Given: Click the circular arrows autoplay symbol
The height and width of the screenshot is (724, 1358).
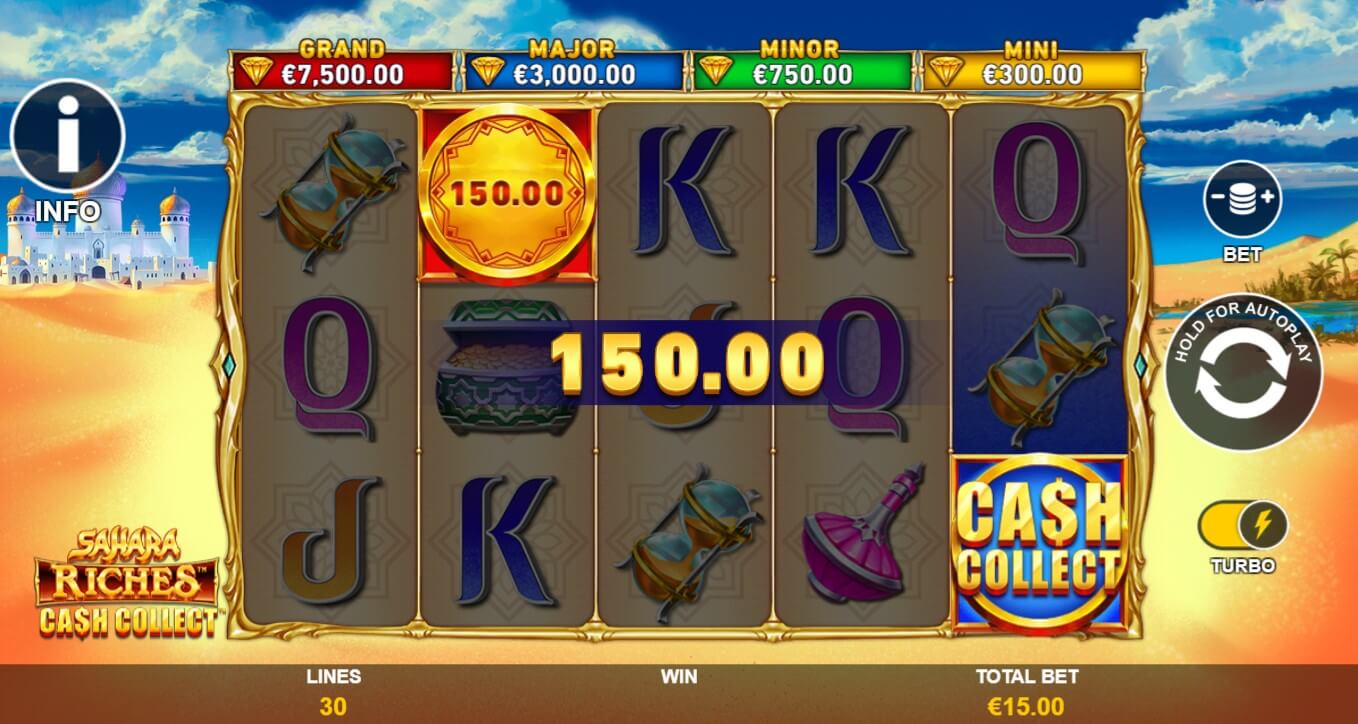Looking at the screenshot, I should tap(1244, 372).
